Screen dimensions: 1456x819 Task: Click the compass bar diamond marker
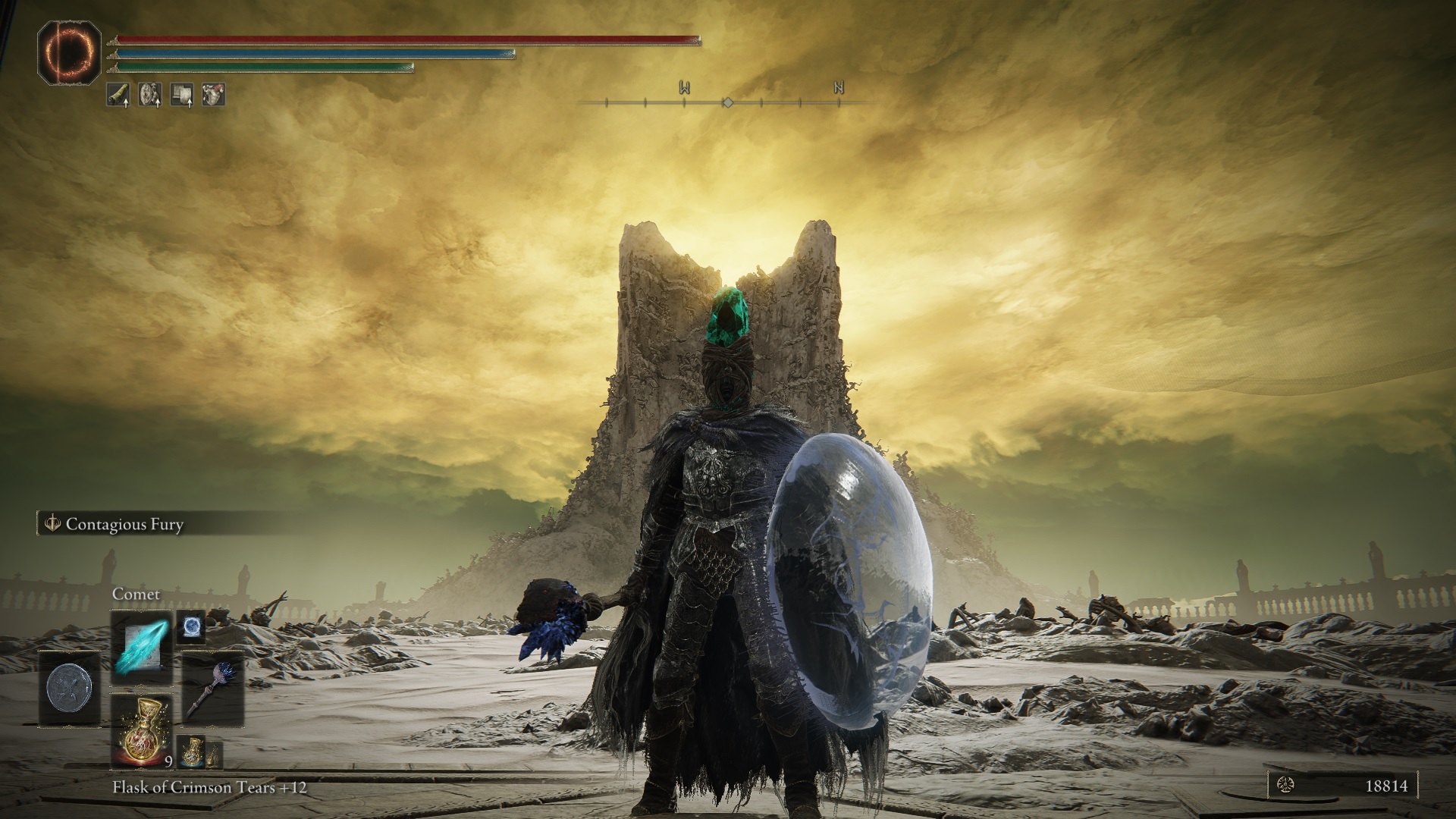[727, 102]
